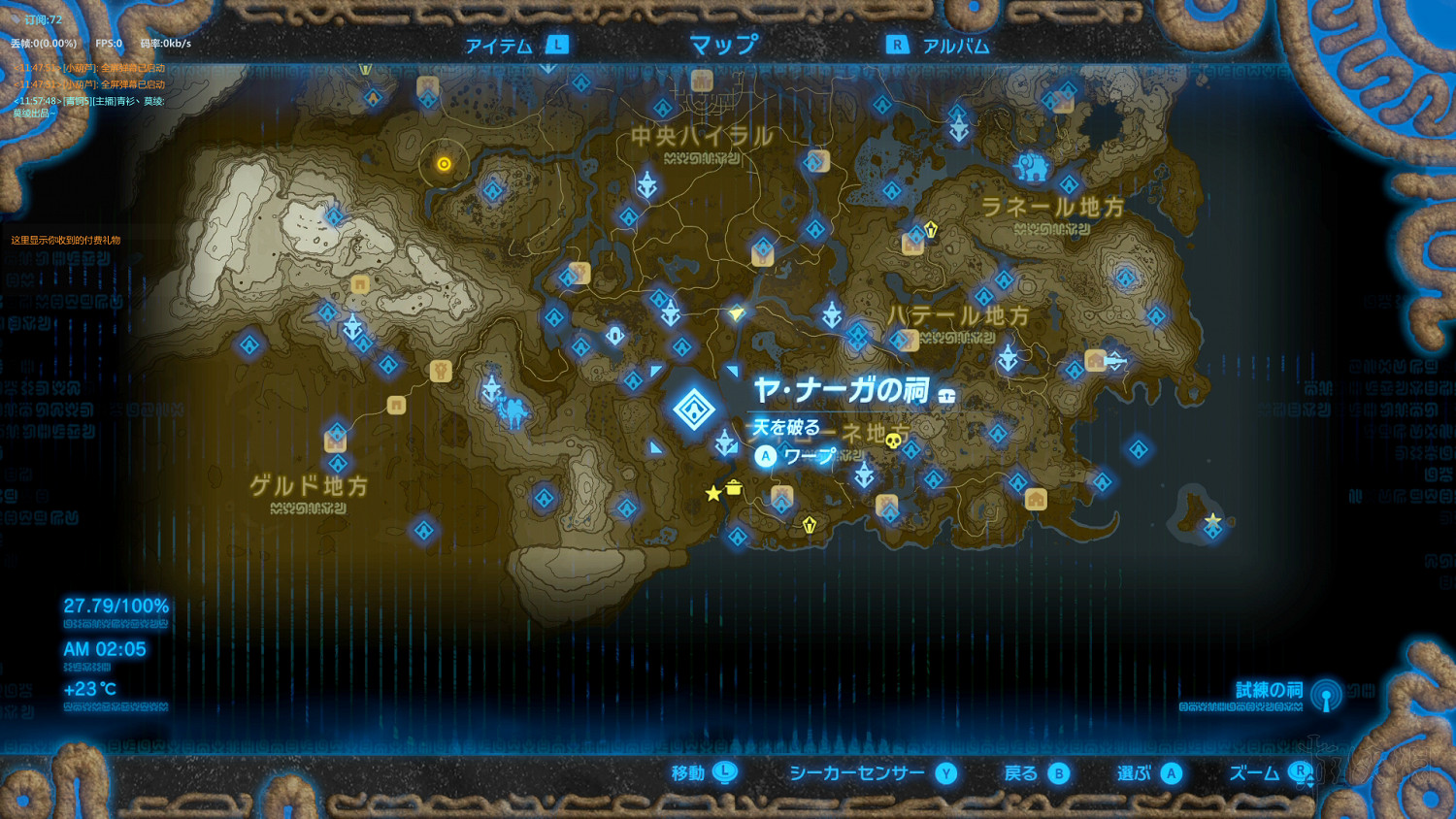Switch to the アイテム tab
The image size is (1456, 819).
498,43
